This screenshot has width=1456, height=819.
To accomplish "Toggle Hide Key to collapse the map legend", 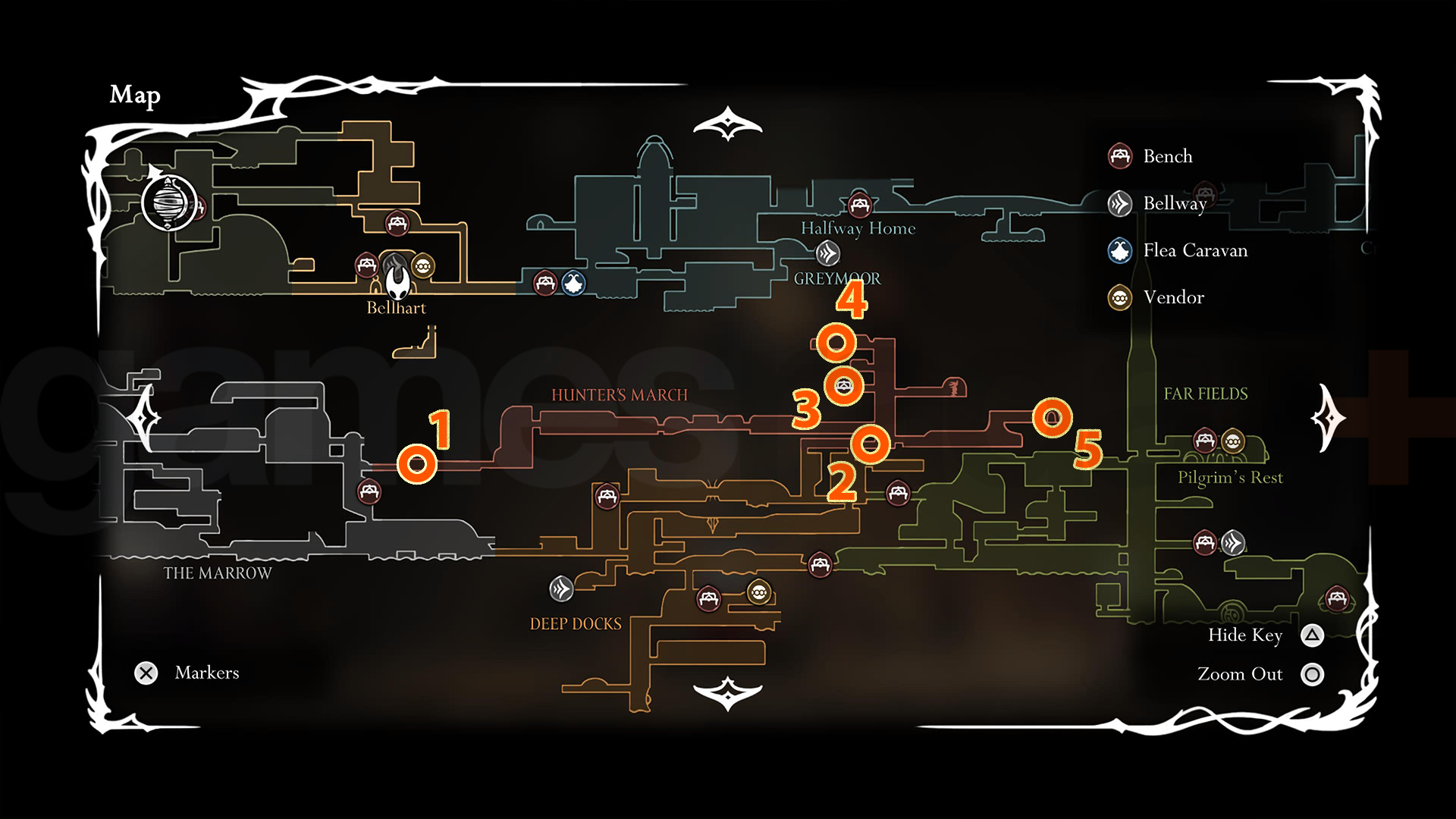I will click(1312, 636).
